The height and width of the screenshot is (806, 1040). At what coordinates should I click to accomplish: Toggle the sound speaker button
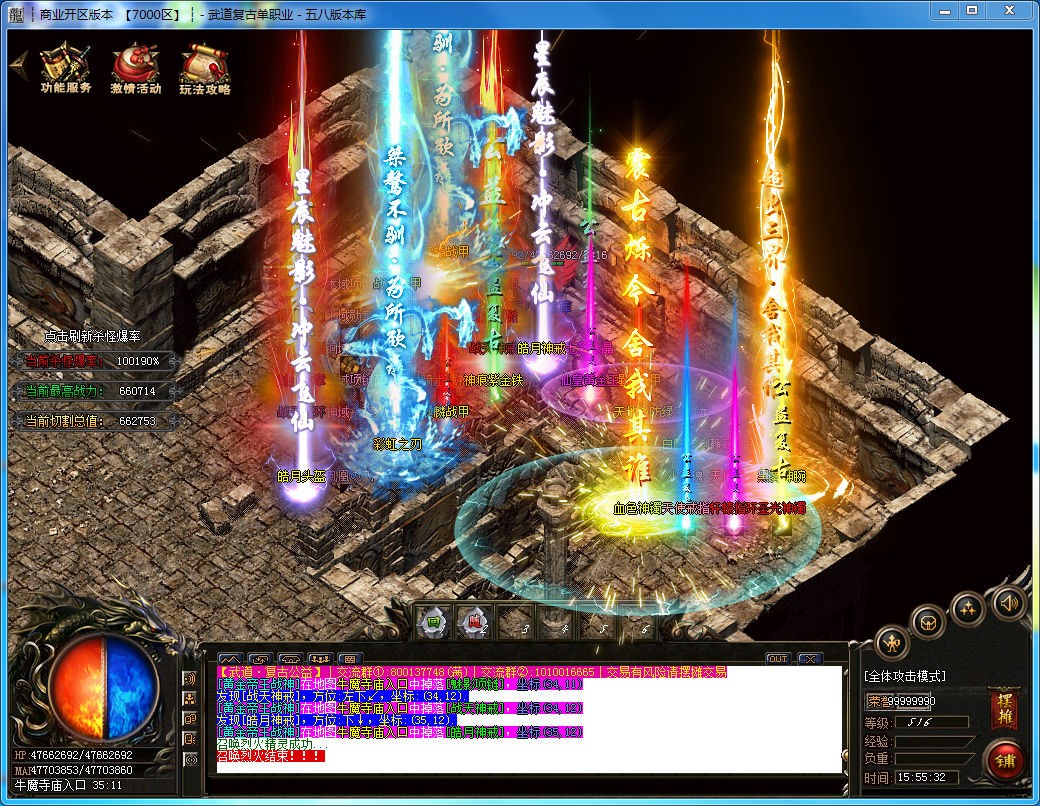pos(1010,602)
